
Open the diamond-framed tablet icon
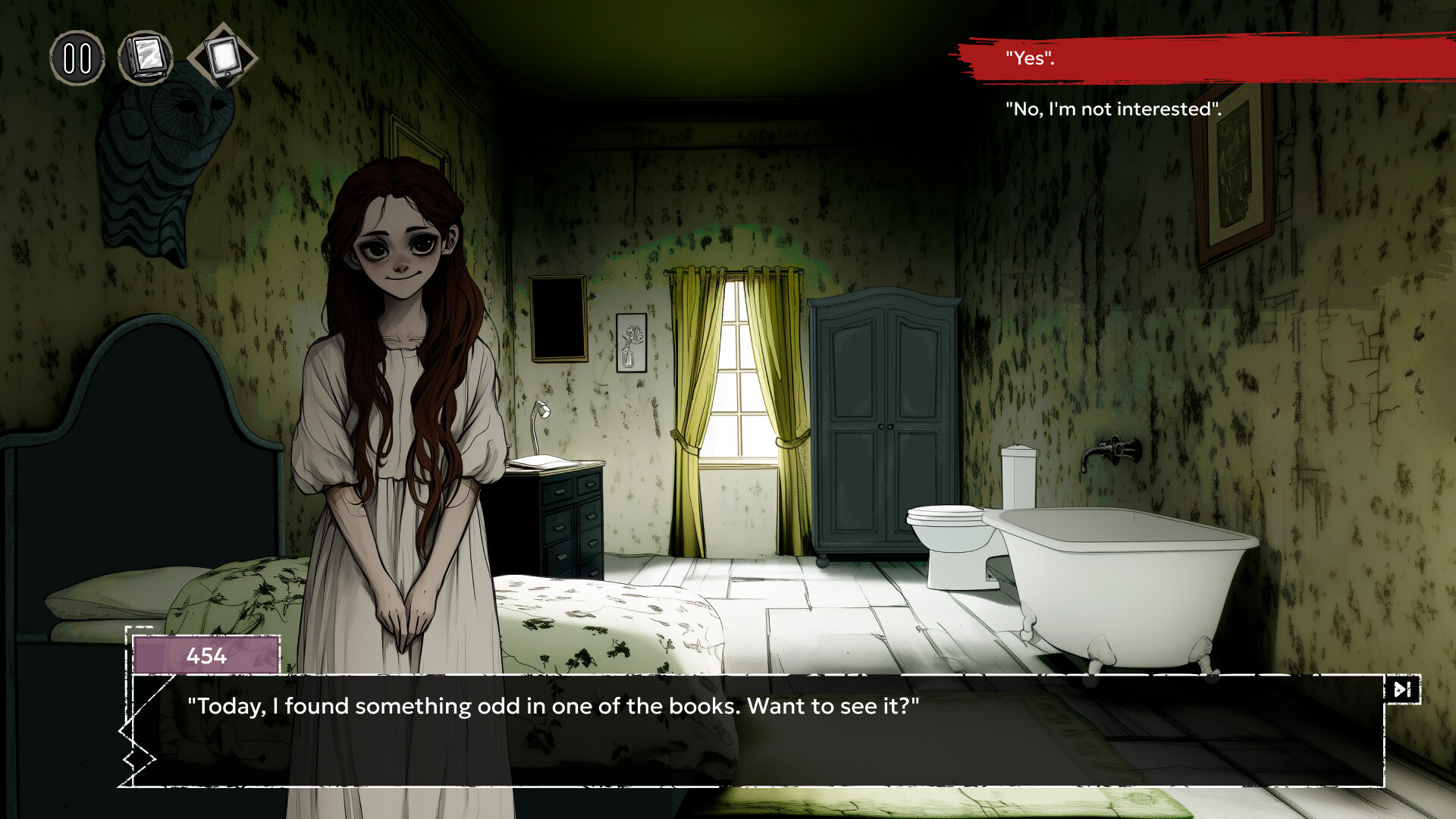click(223, 57)
